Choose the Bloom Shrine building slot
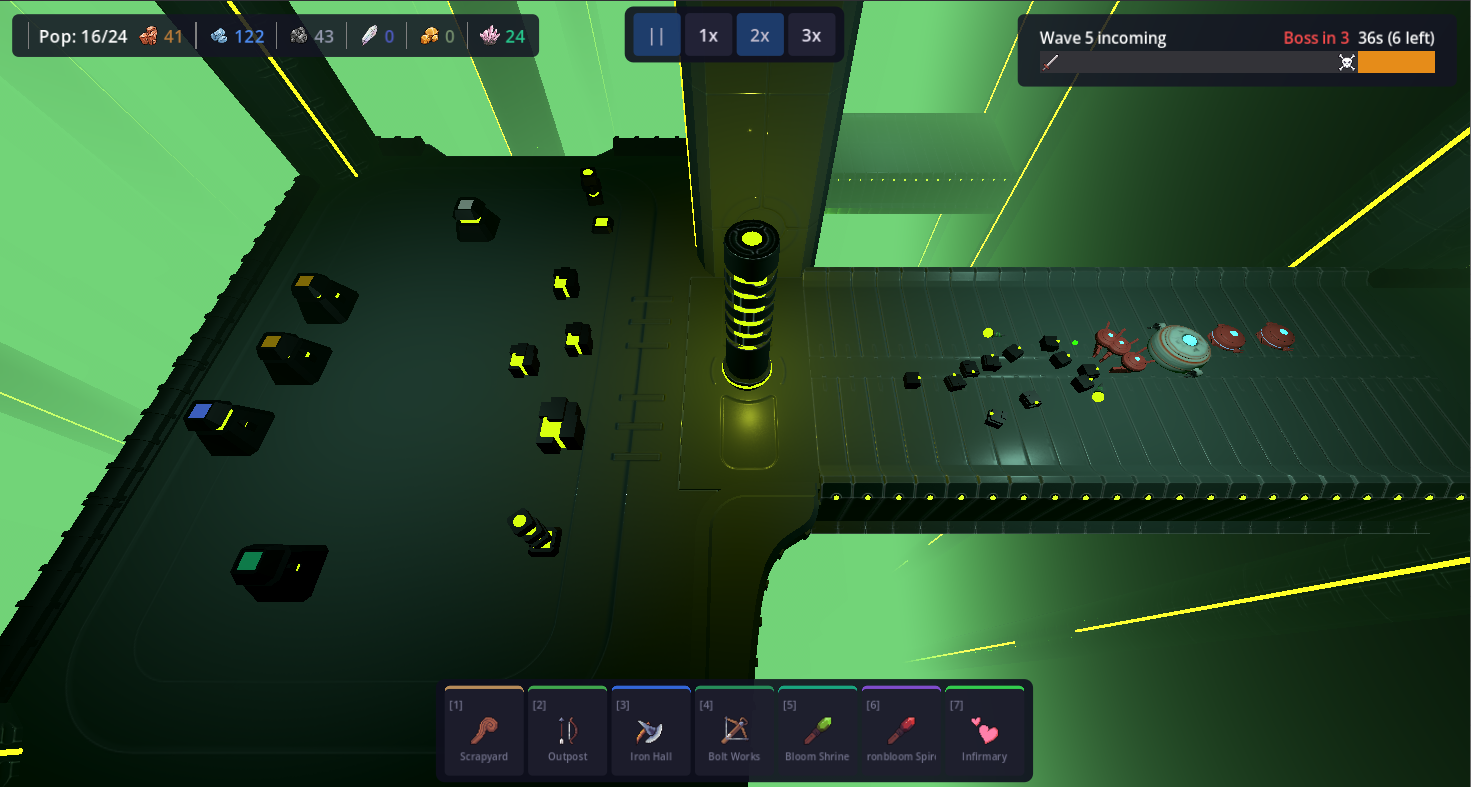Viewport: 1471px width, 787px height. point(818,732)
